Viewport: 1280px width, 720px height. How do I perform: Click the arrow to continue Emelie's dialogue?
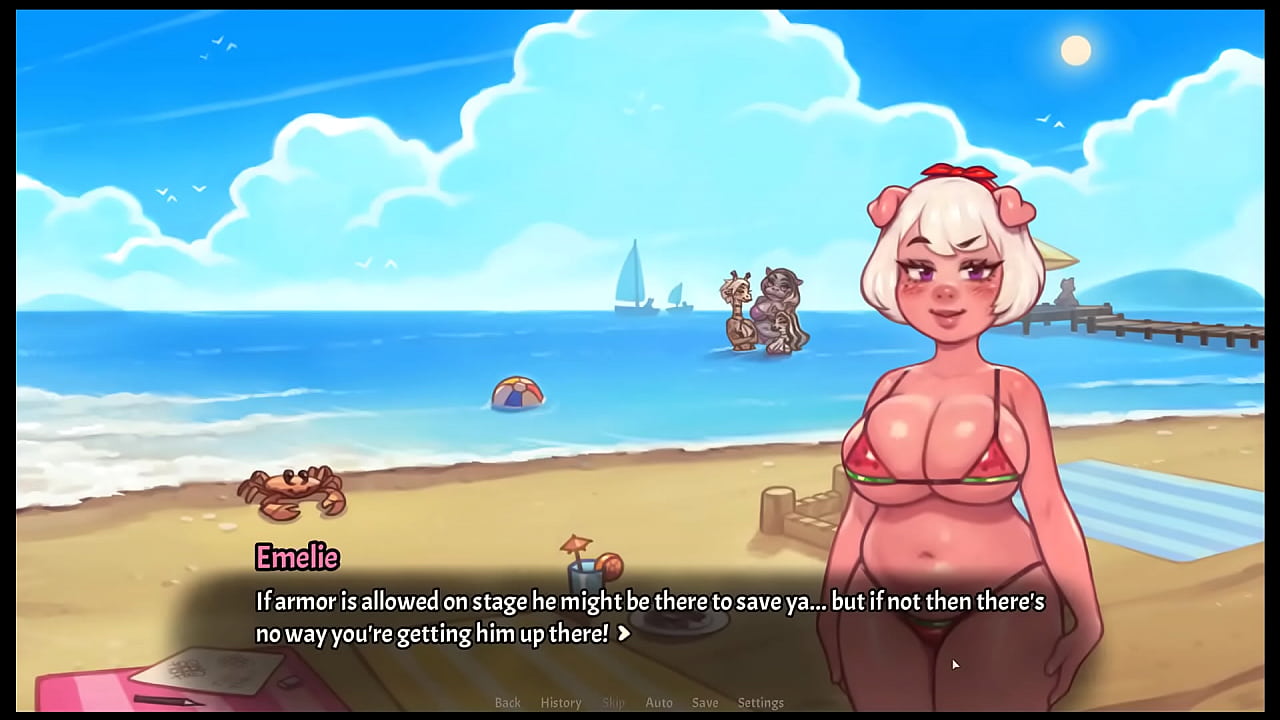tap(624, 633)
